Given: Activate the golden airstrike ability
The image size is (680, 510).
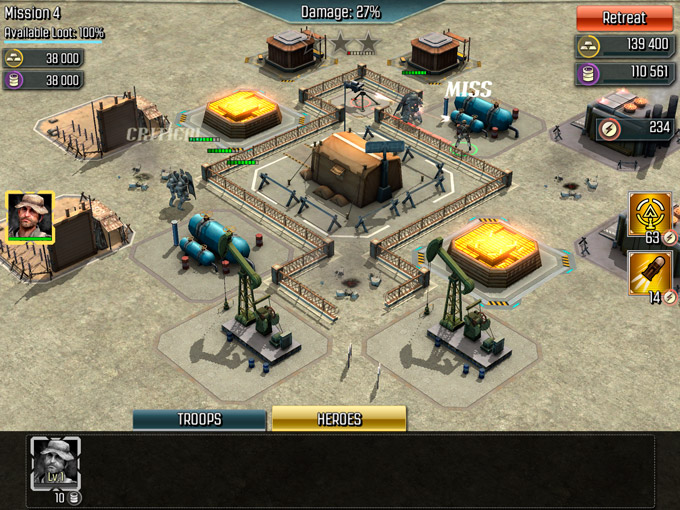Looking at the screenshot, I should click(x=650, y=215).
